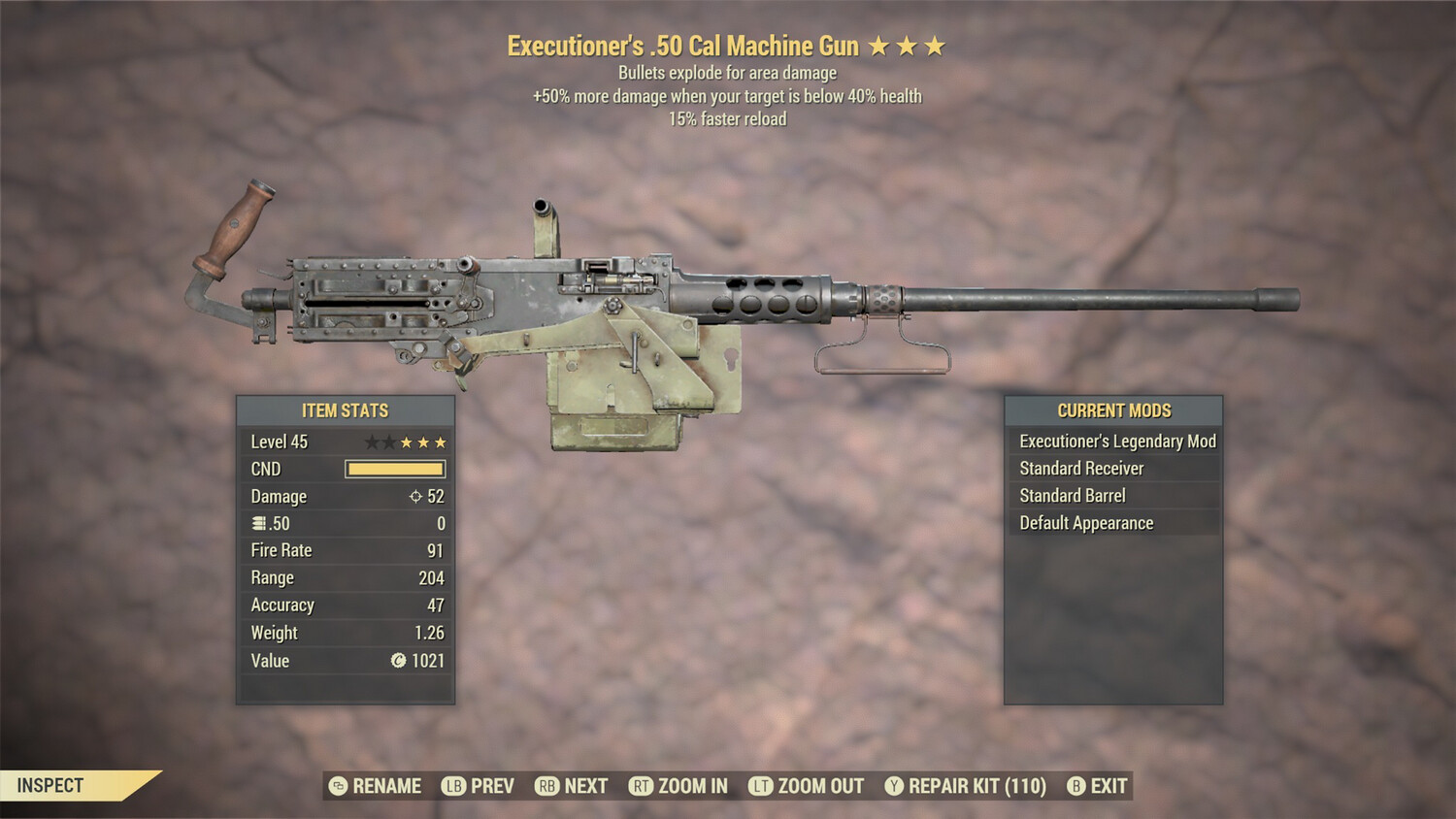Click the ammo icon on the .50 row
Viewport: 1456px width, 819px height.
[257, 523]
